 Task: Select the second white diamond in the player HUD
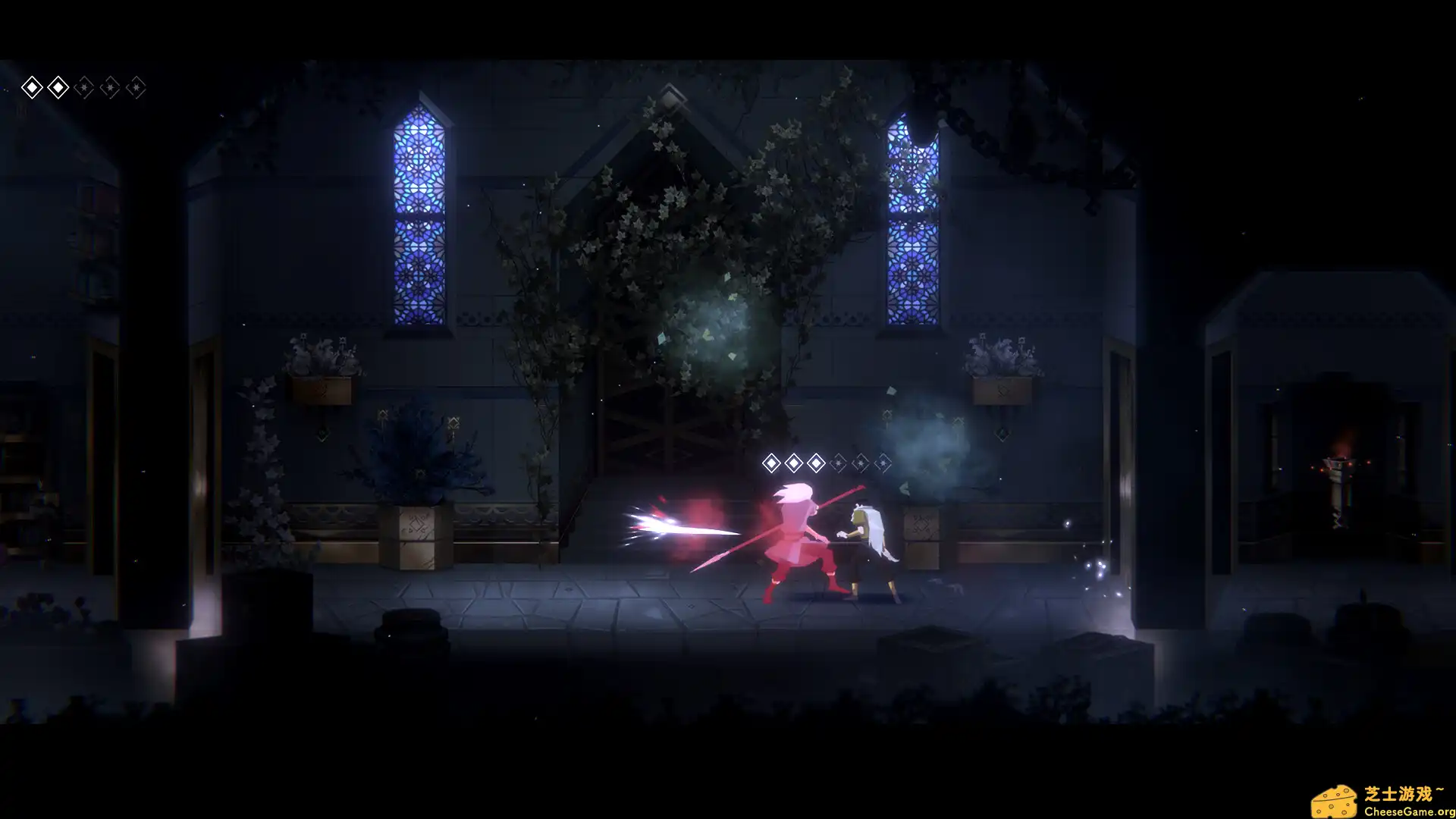point(58,87)
